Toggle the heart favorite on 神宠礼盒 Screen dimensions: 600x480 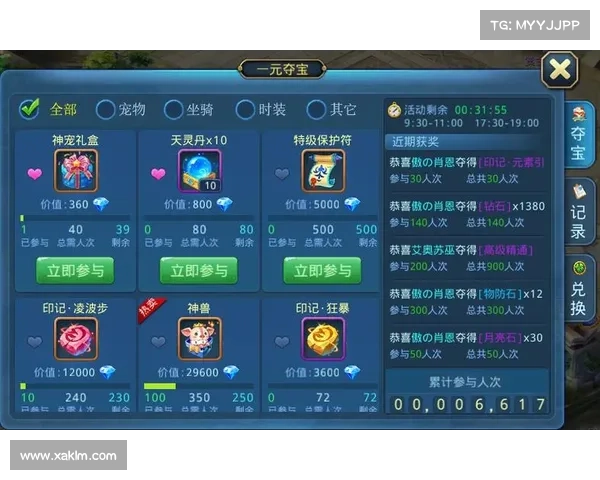pos(35,174)
